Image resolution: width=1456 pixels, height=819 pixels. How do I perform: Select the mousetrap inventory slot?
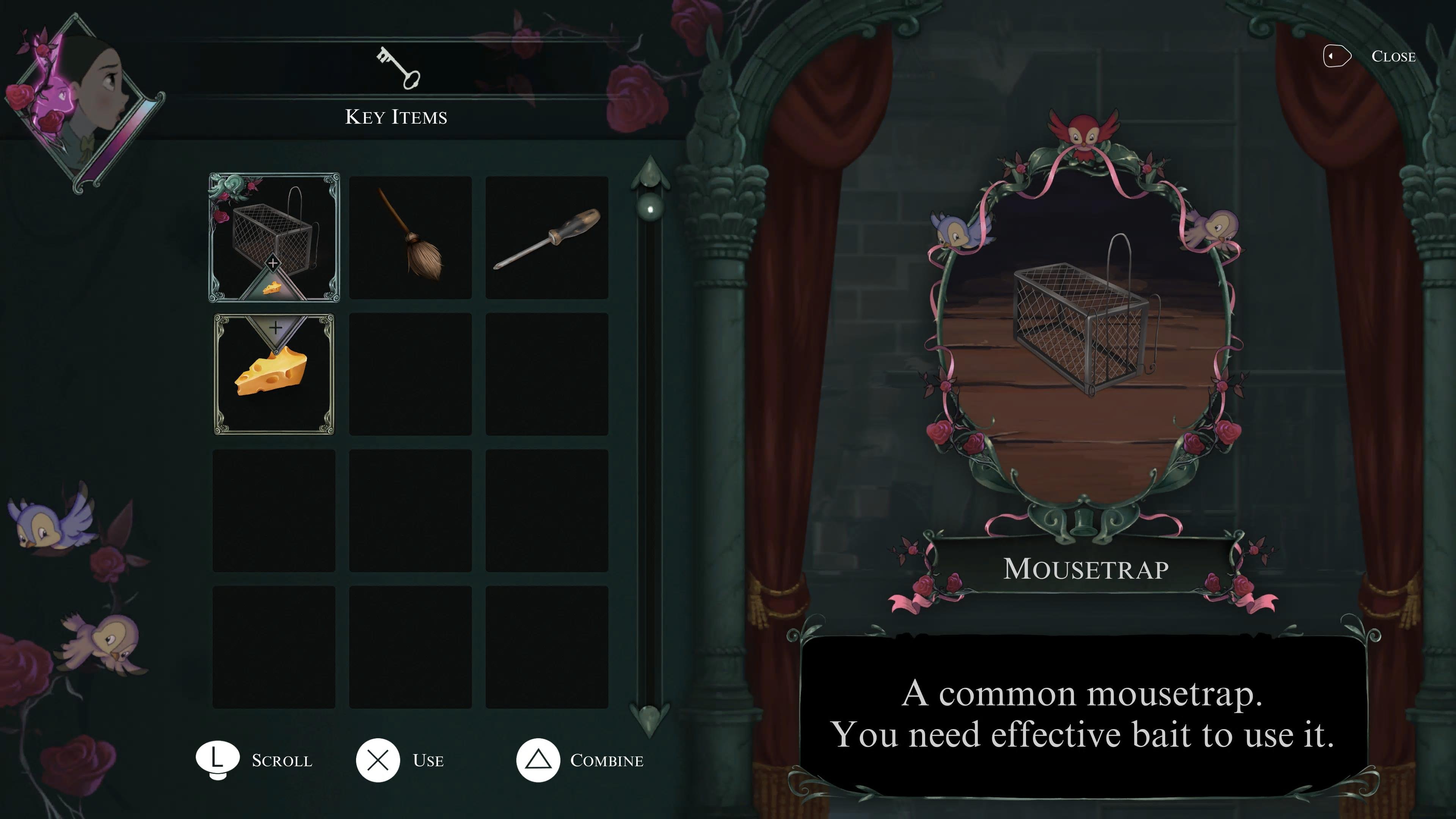pyautogui.click(x=274, y=237)
